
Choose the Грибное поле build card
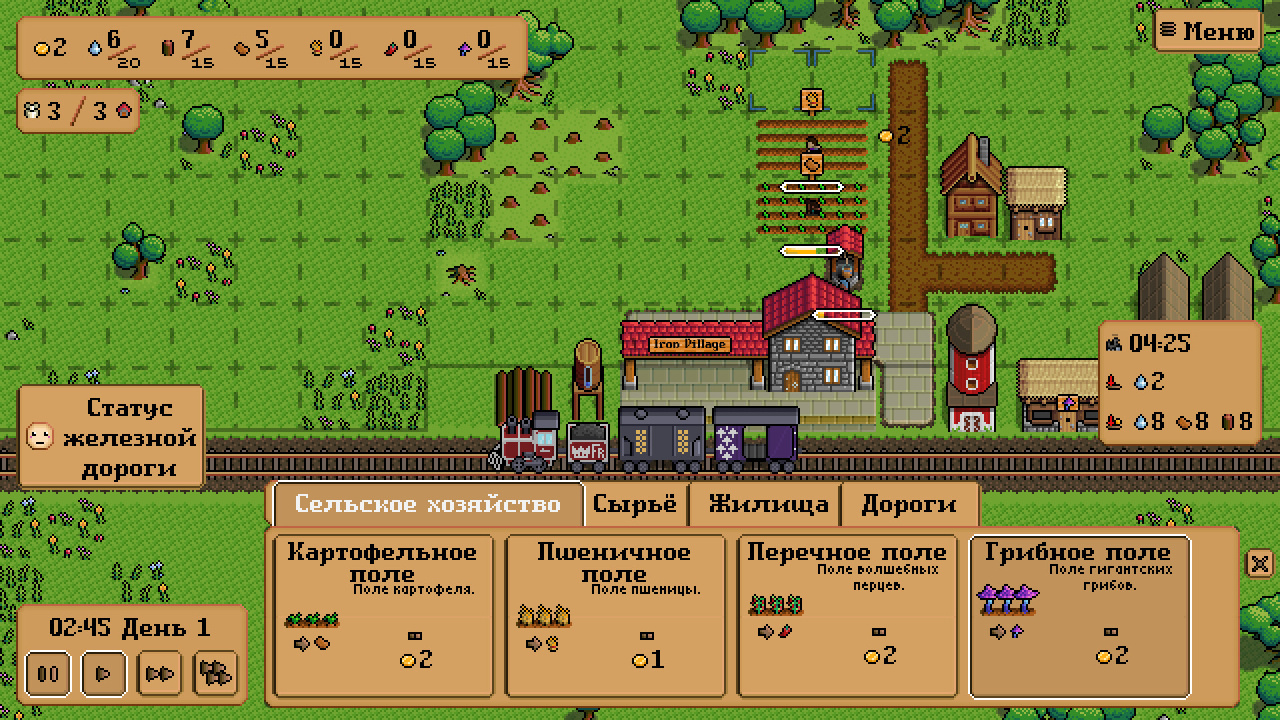[1078, 615]
